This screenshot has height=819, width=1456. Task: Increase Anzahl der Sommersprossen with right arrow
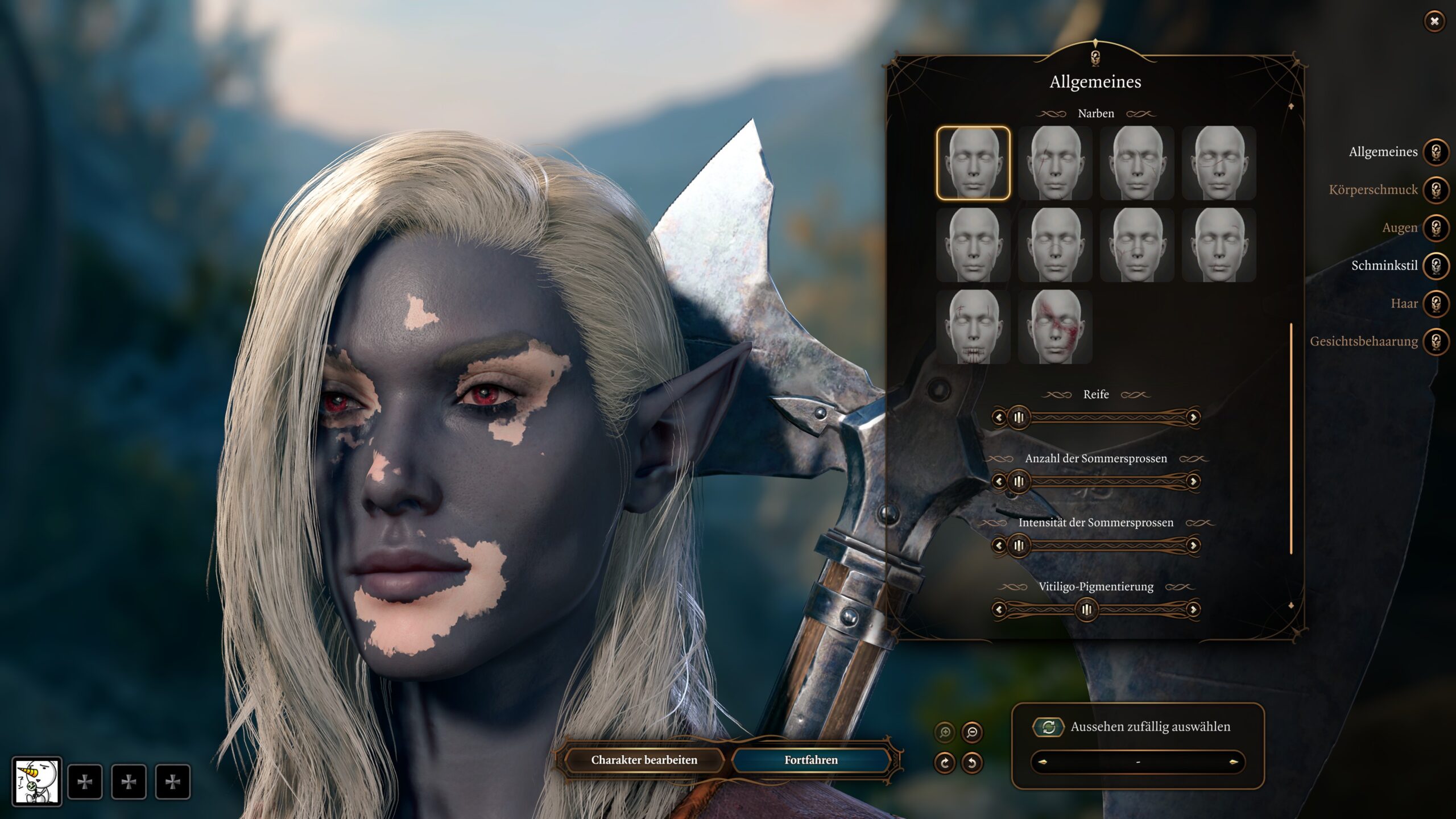pos(1193,482)
